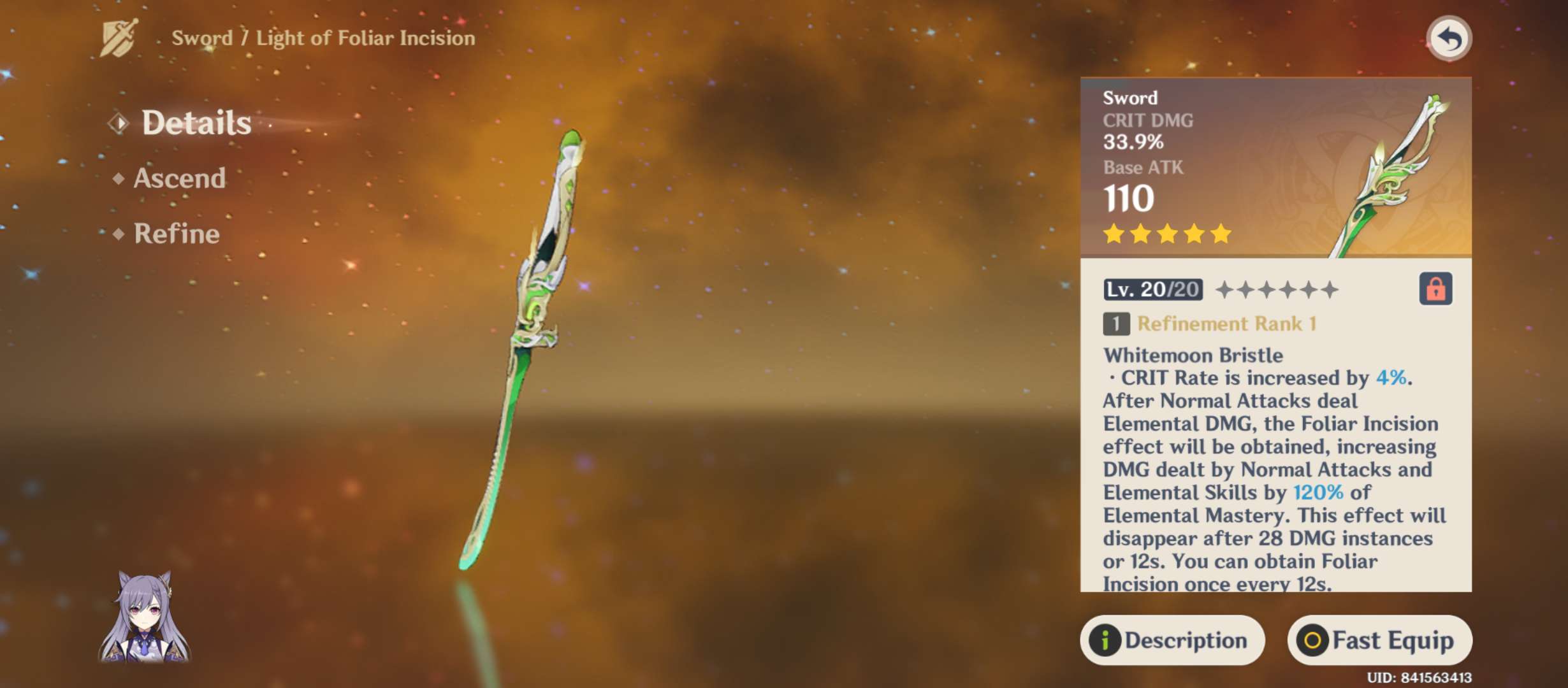Viewport: 1568px width, 688px height.
Task: Open the Ascend tab
Action: 179,178
